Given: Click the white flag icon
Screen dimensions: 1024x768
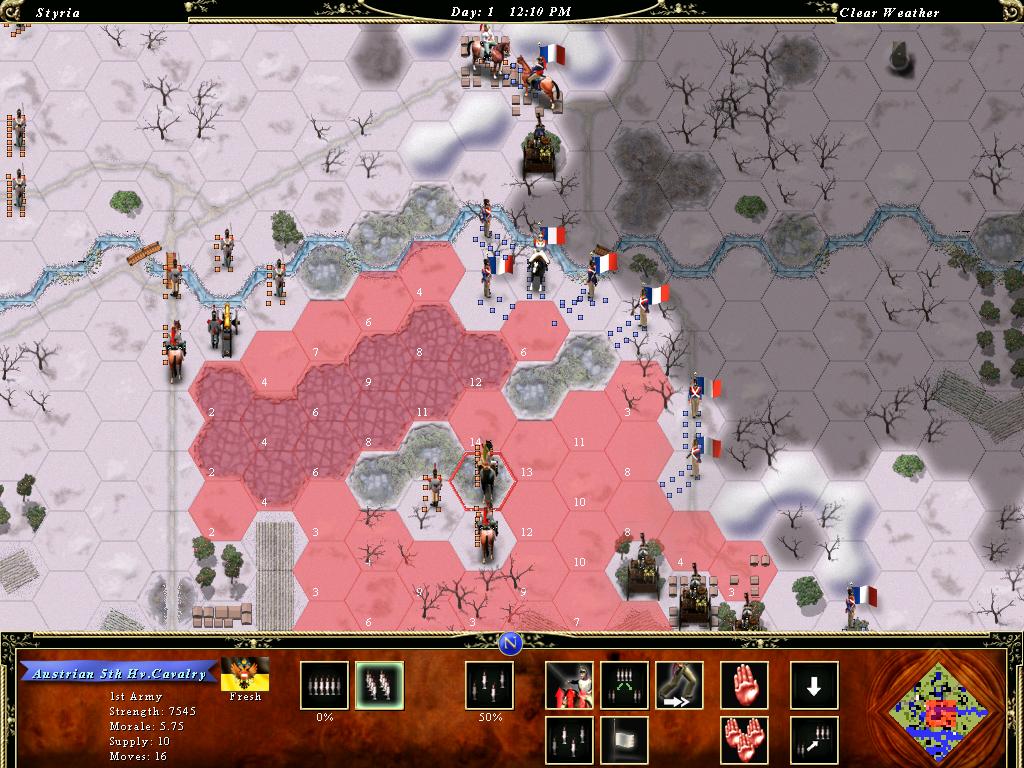Looking at the screenshot, I should point(624,740).
